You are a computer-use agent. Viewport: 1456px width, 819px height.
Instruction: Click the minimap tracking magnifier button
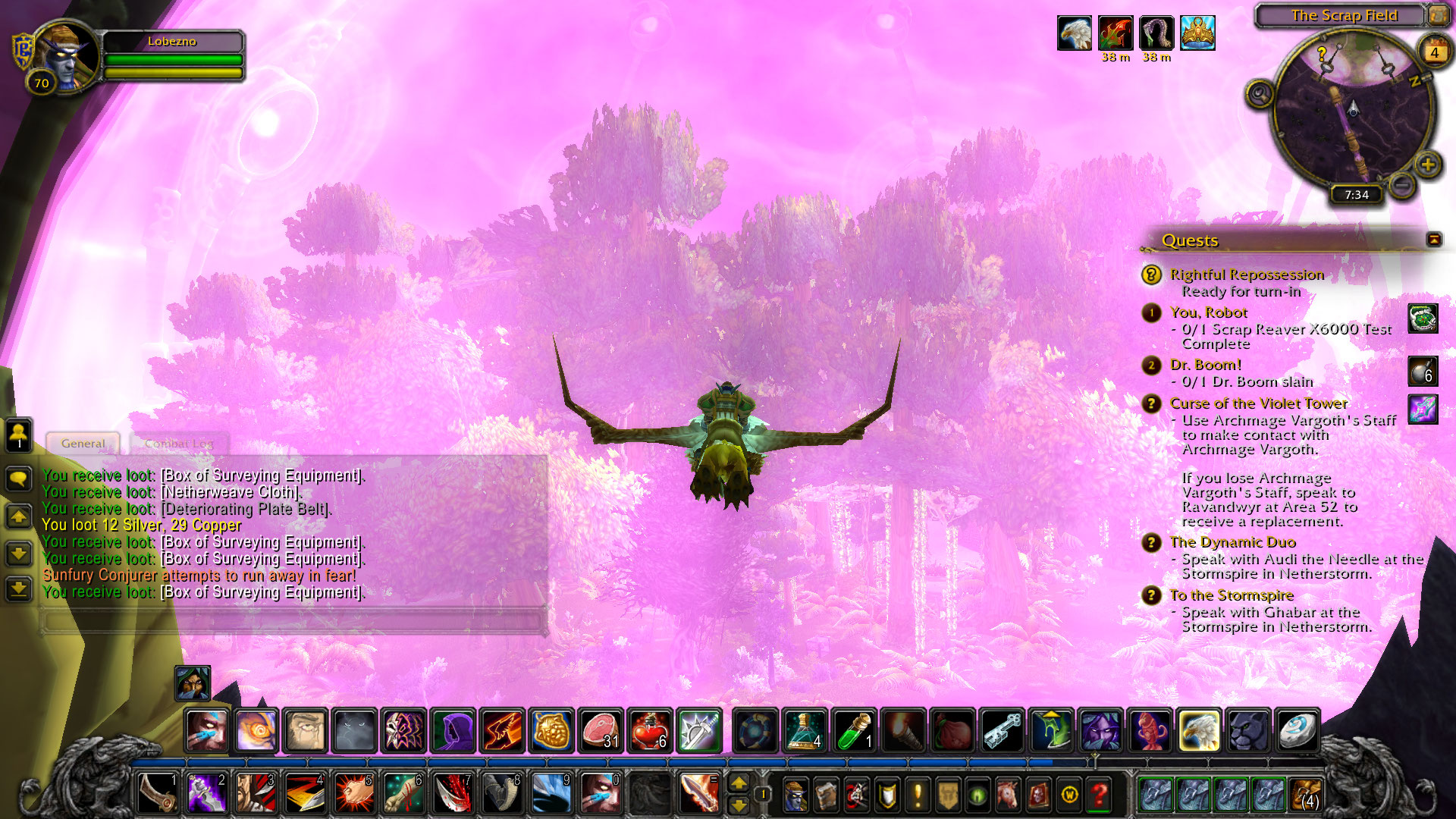pos(1260,94)
